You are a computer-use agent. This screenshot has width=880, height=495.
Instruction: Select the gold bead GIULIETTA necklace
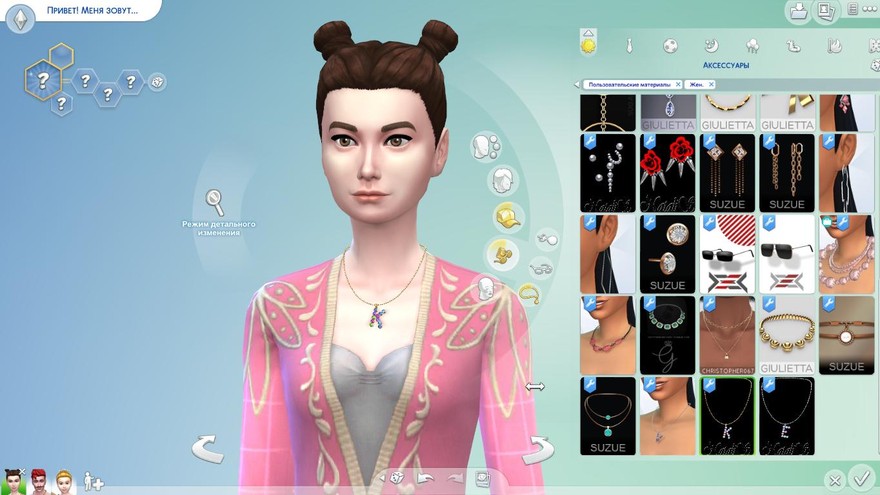(x=786, y=334)
